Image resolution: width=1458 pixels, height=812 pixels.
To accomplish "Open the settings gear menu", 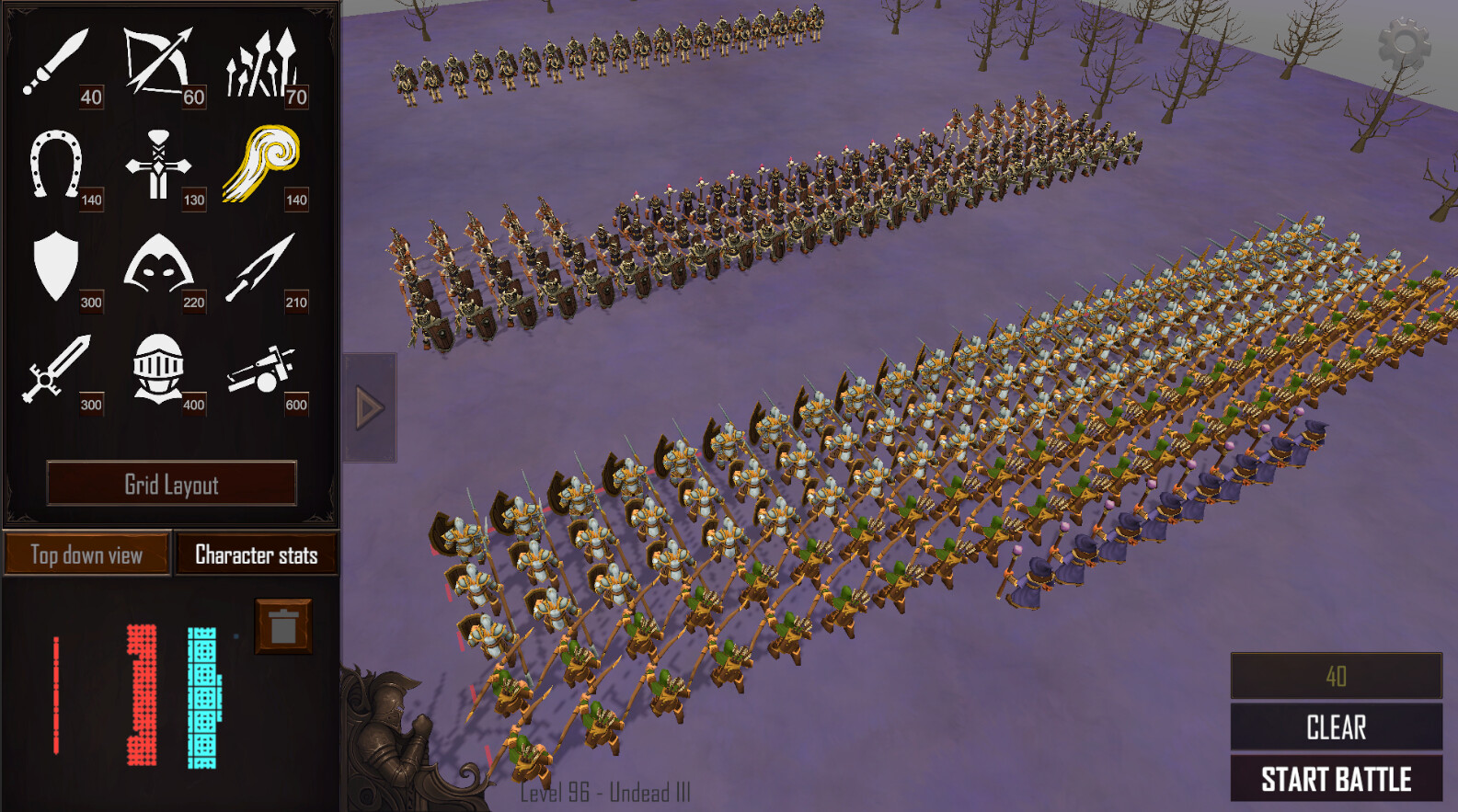I will [x=1406, y=42].
